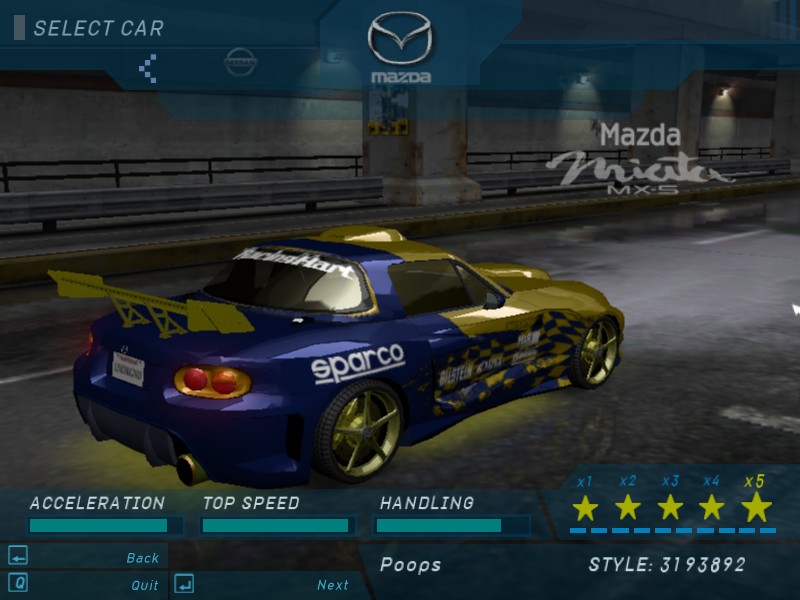This screenshot has height=600, width=800.
Task: Proceed with the Next button
Action: point(332,585)
